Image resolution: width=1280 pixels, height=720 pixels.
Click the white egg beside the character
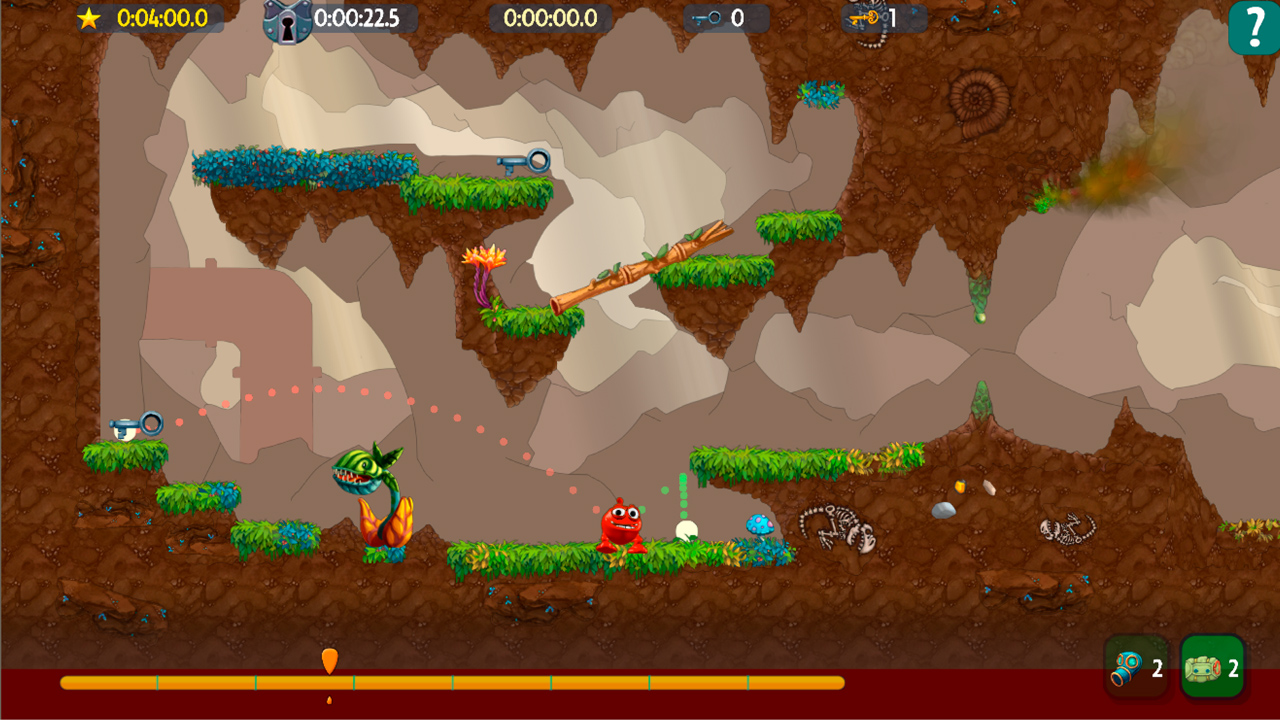688,527
